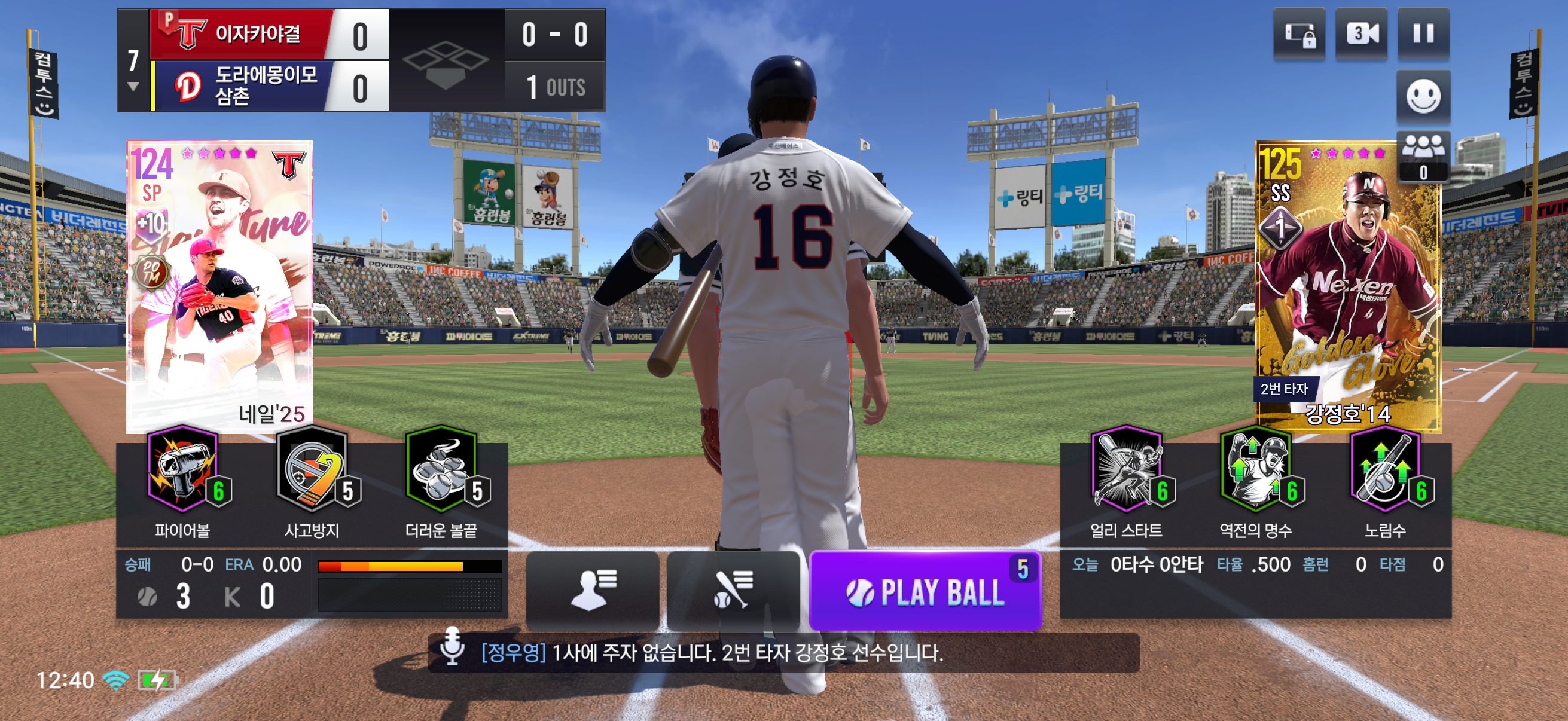Screen dimensions: 1568x721
Task: Switch the camera view
Action: 1361,33
